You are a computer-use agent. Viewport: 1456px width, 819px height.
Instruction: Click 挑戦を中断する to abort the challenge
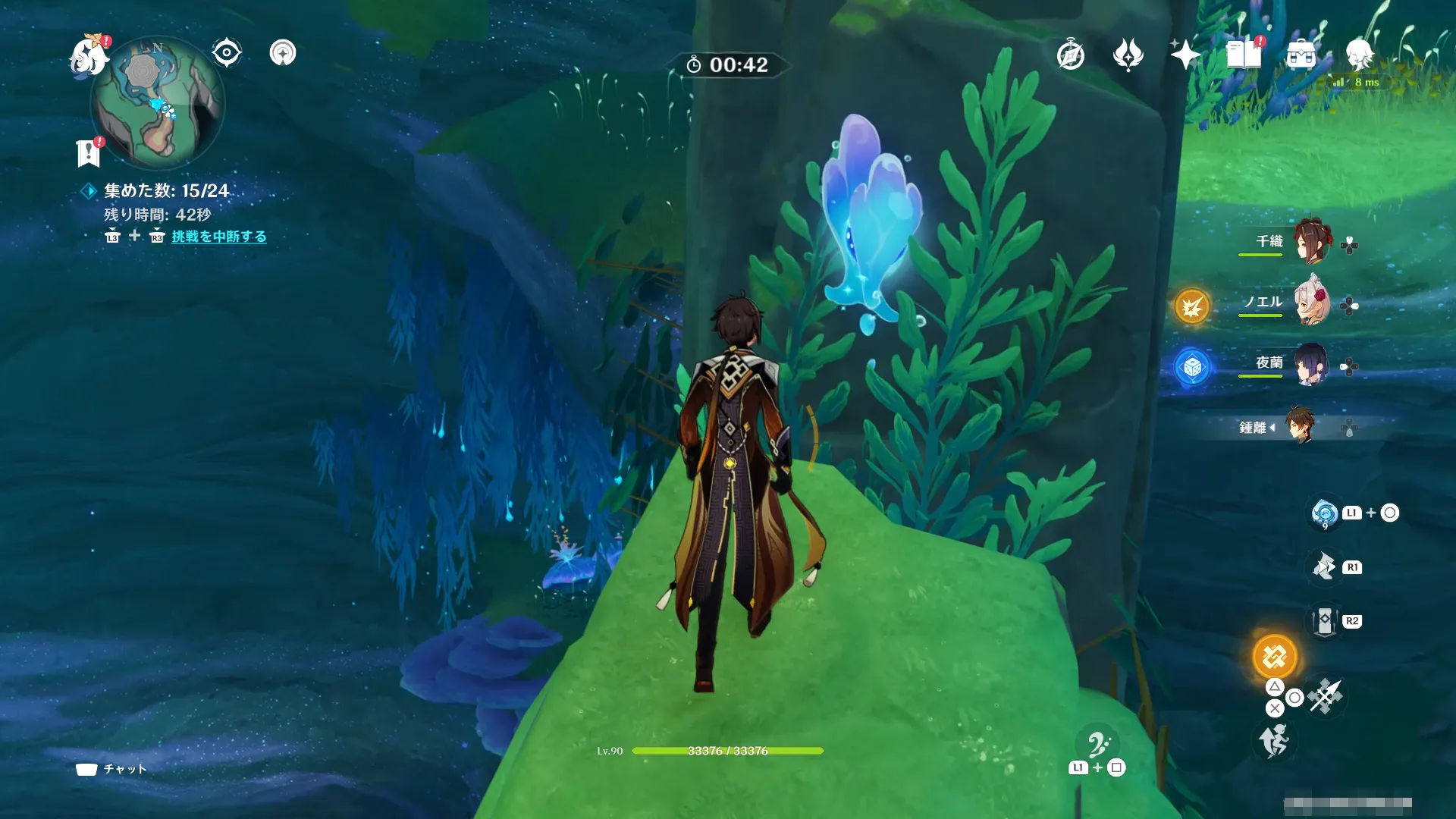pyautogui.click(x=219, y=237)
